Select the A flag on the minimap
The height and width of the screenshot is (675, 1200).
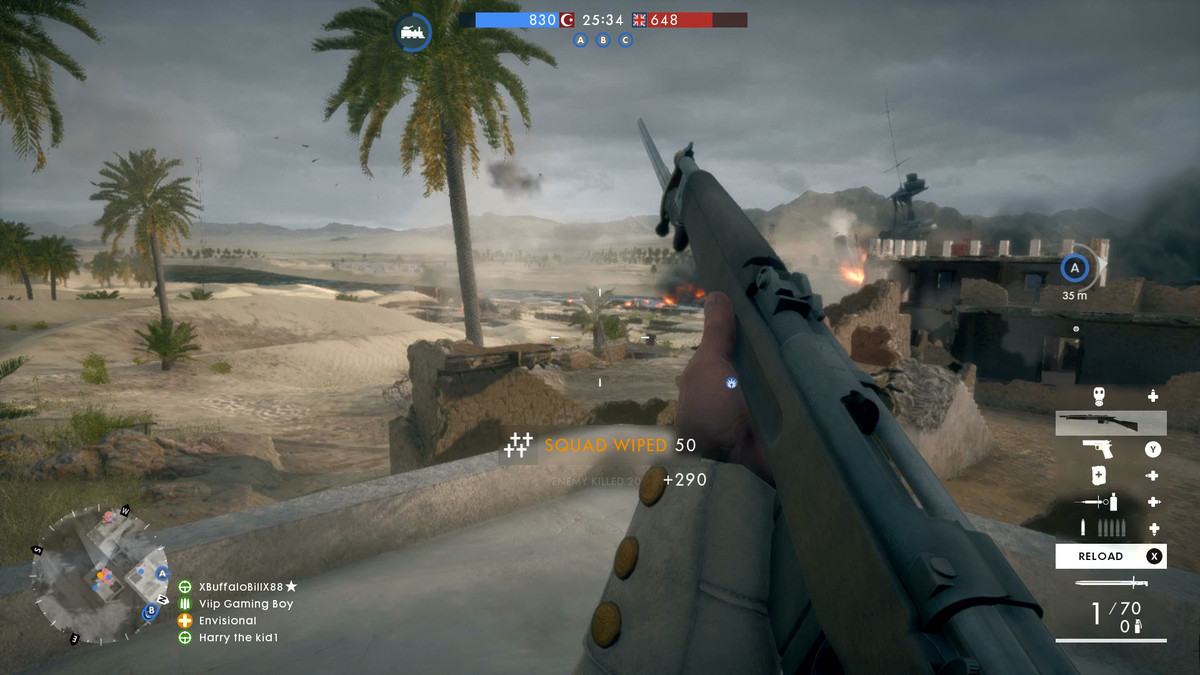[162, 574]
